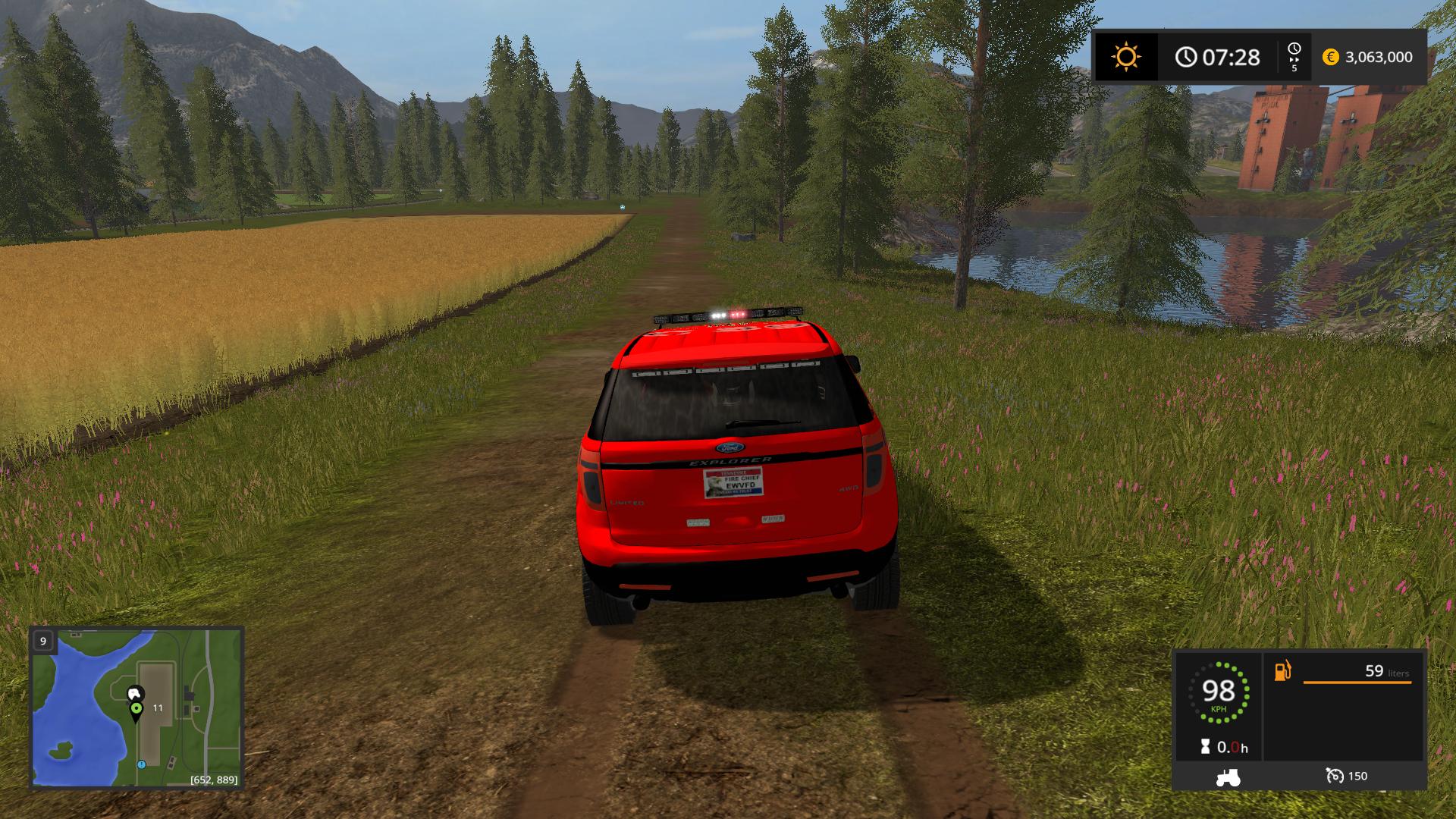Click the sunny weather icon
Screen dimensions: 1456x819
[x=1126, y=57]
